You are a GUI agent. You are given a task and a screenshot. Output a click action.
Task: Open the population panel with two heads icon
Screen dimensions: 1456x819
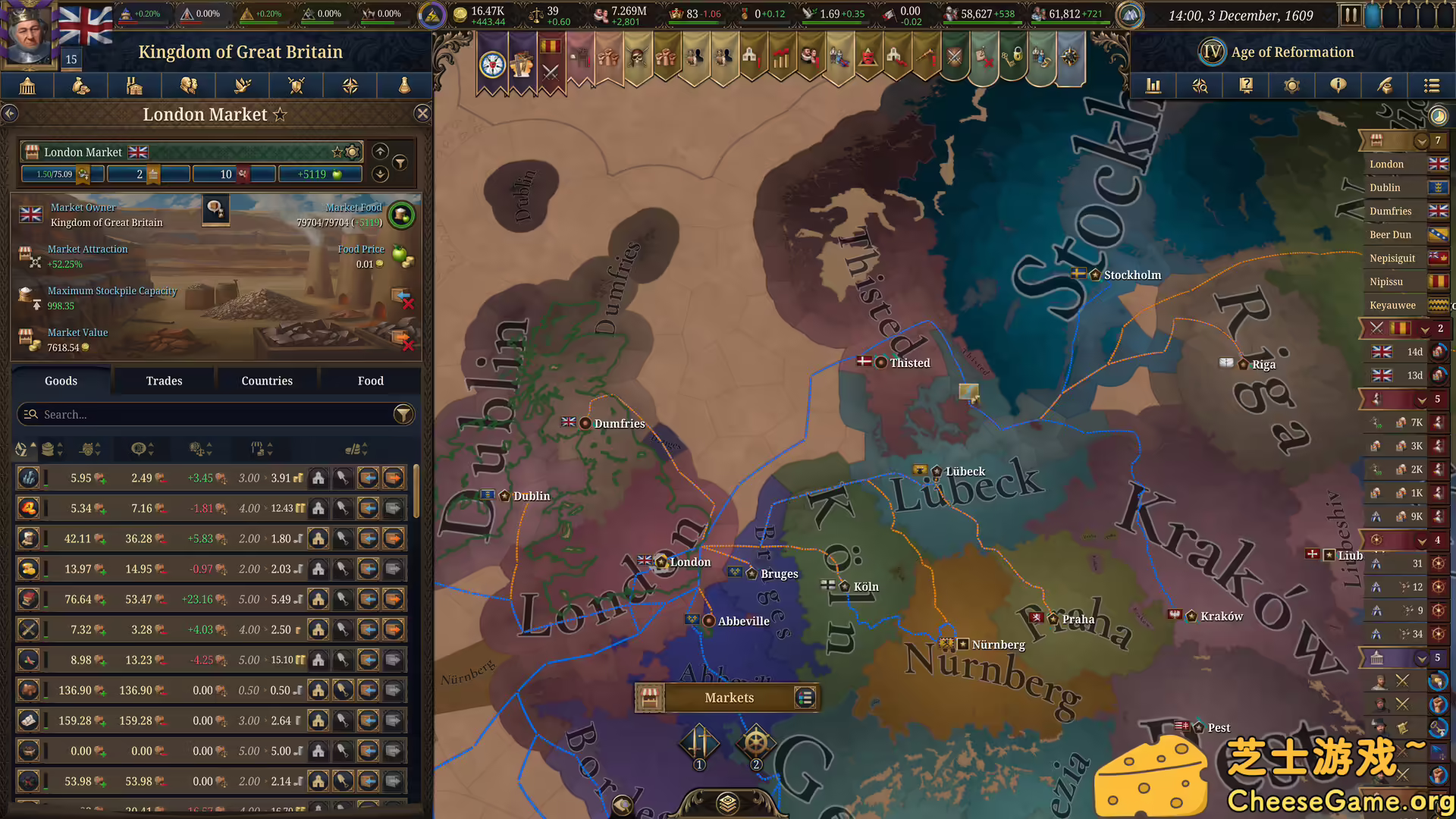point(189,86)
